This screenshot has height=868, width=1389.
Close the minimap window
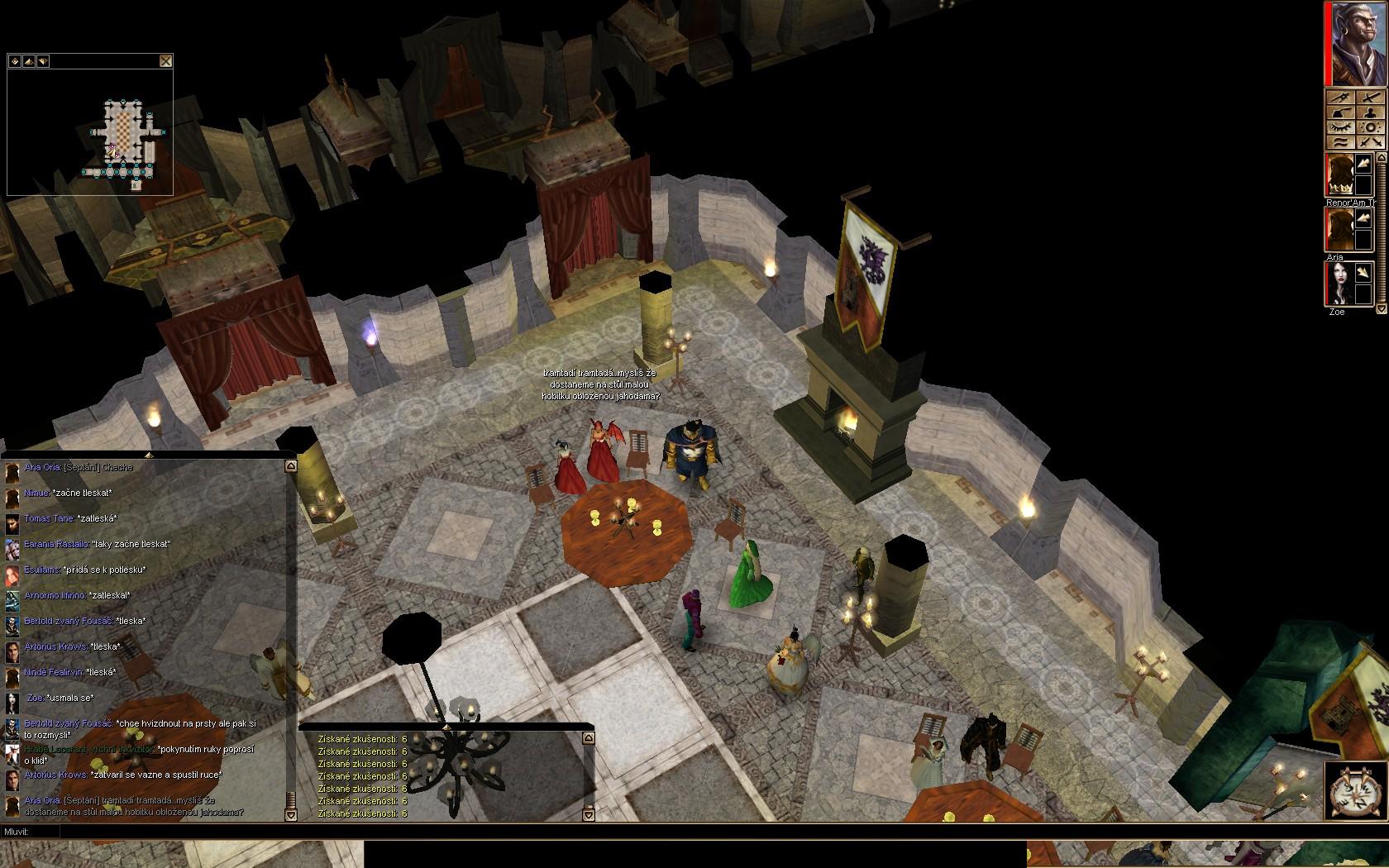[x=166, y=60]
